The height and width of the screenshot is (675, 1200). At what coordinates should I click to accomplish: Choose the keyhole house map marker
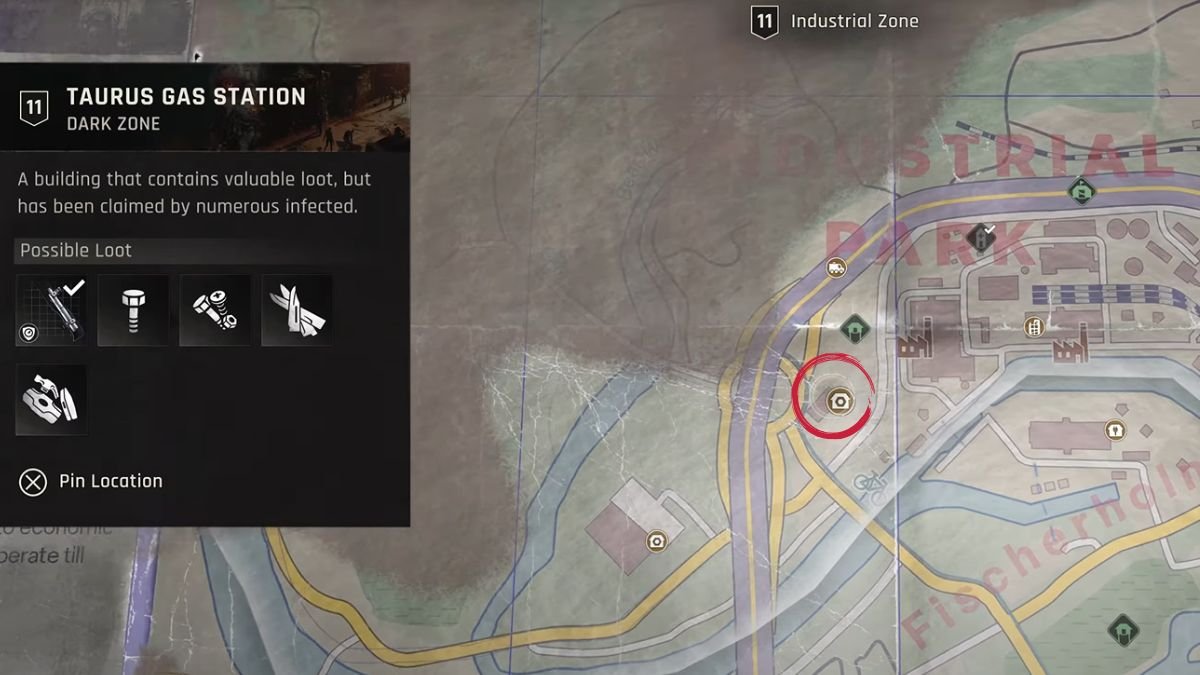pyautogui.click(x=1113, y=430)
